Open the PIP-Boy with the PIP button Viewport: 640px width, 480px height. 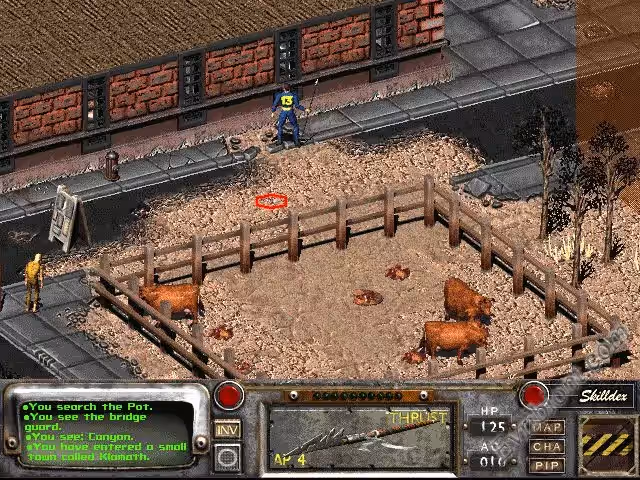coord(547,465)
